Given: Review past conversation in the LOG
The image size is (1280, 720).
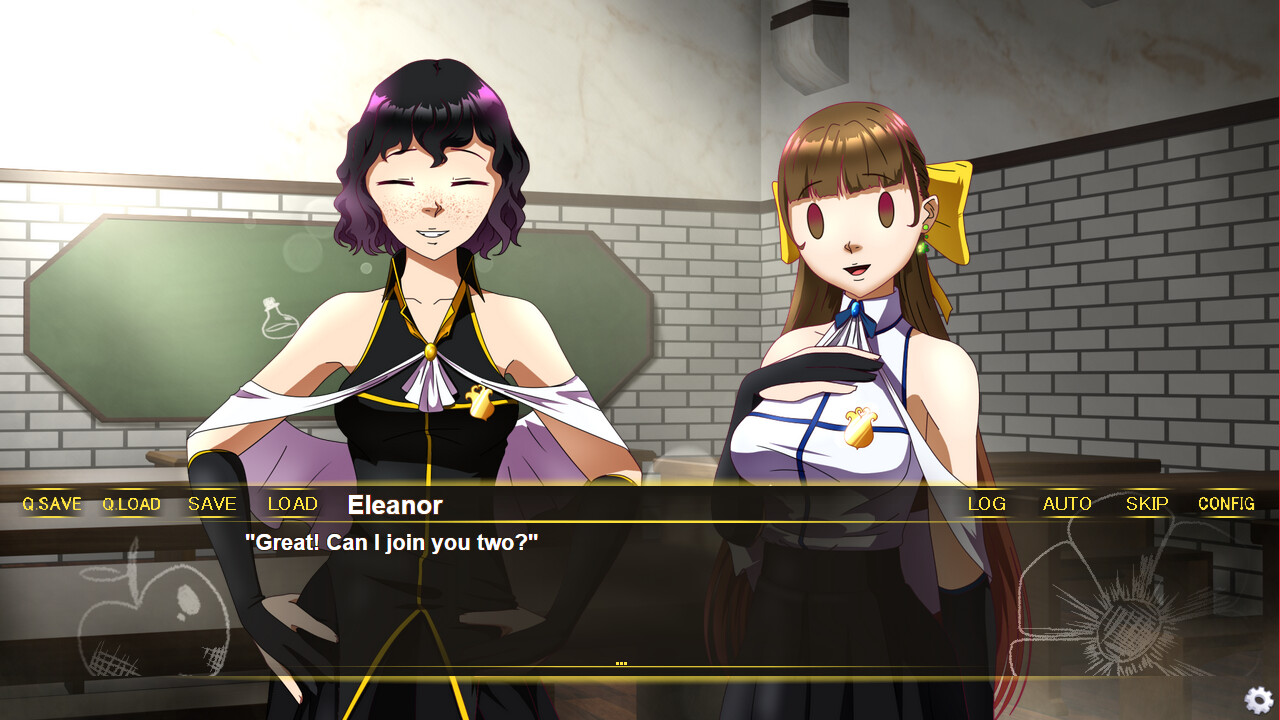Looking at the screenshot, I should [x=986, y=504].
